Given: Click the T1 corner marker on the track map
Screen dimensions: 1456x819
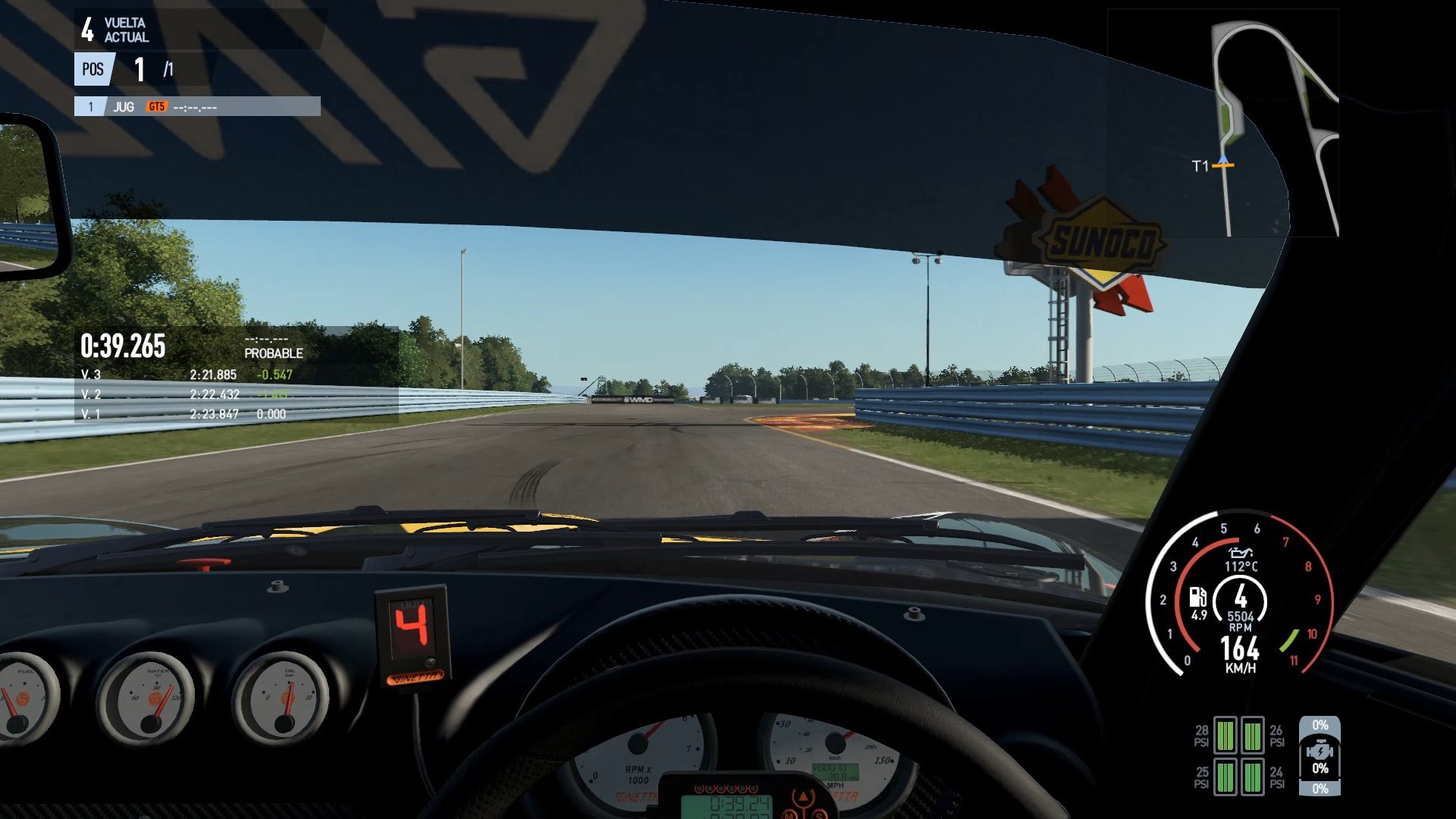Looking at the screenshot, I should (x=1224, y=162).
